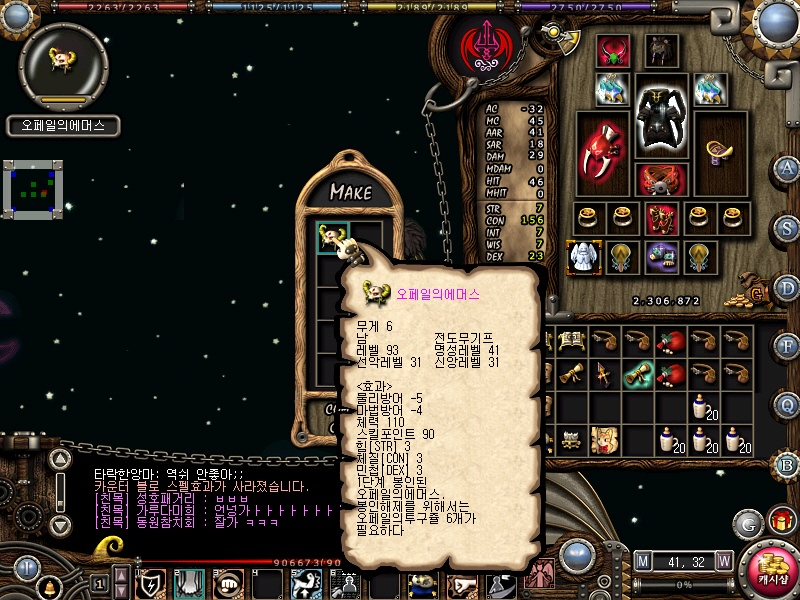
Task: Click the round F side button
Action: [788, 345]
